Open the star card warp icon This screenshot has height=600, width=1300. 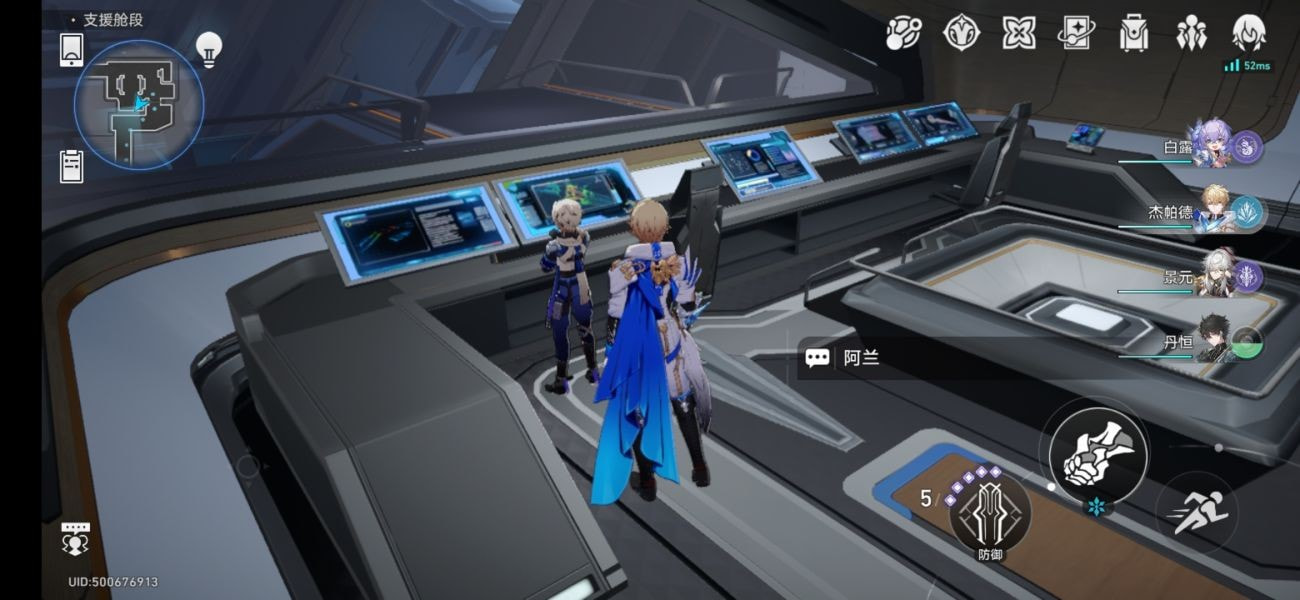1077,33
